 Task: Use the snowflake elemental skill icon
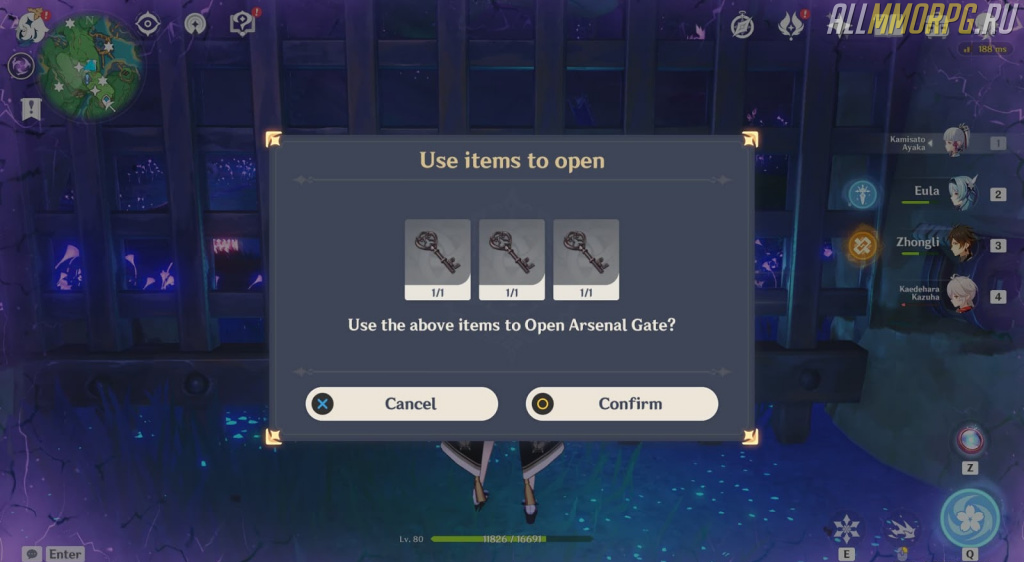(846, 527)
